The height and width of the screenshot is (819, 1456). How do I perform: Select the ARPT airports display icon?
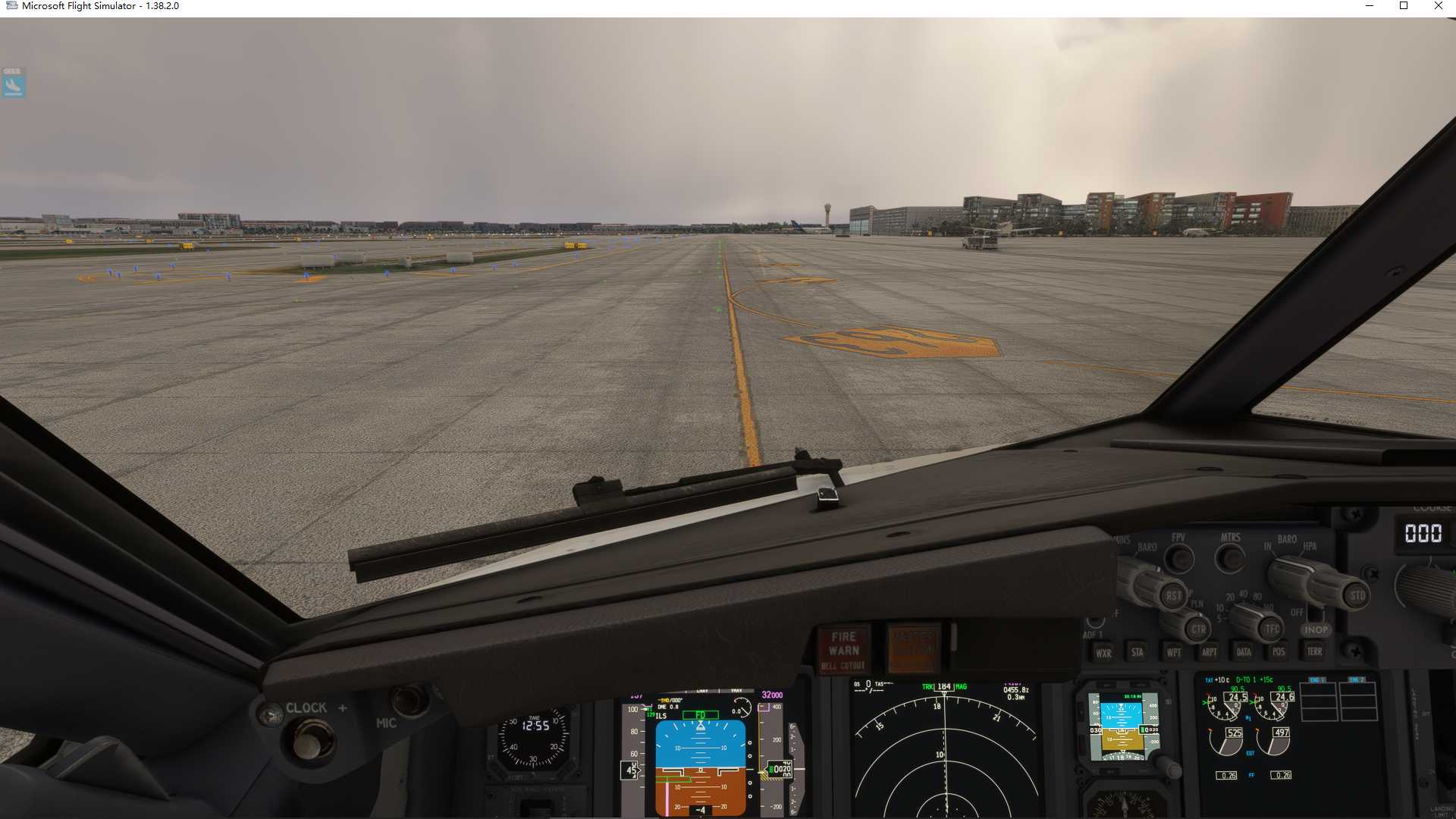[1210, 653]
